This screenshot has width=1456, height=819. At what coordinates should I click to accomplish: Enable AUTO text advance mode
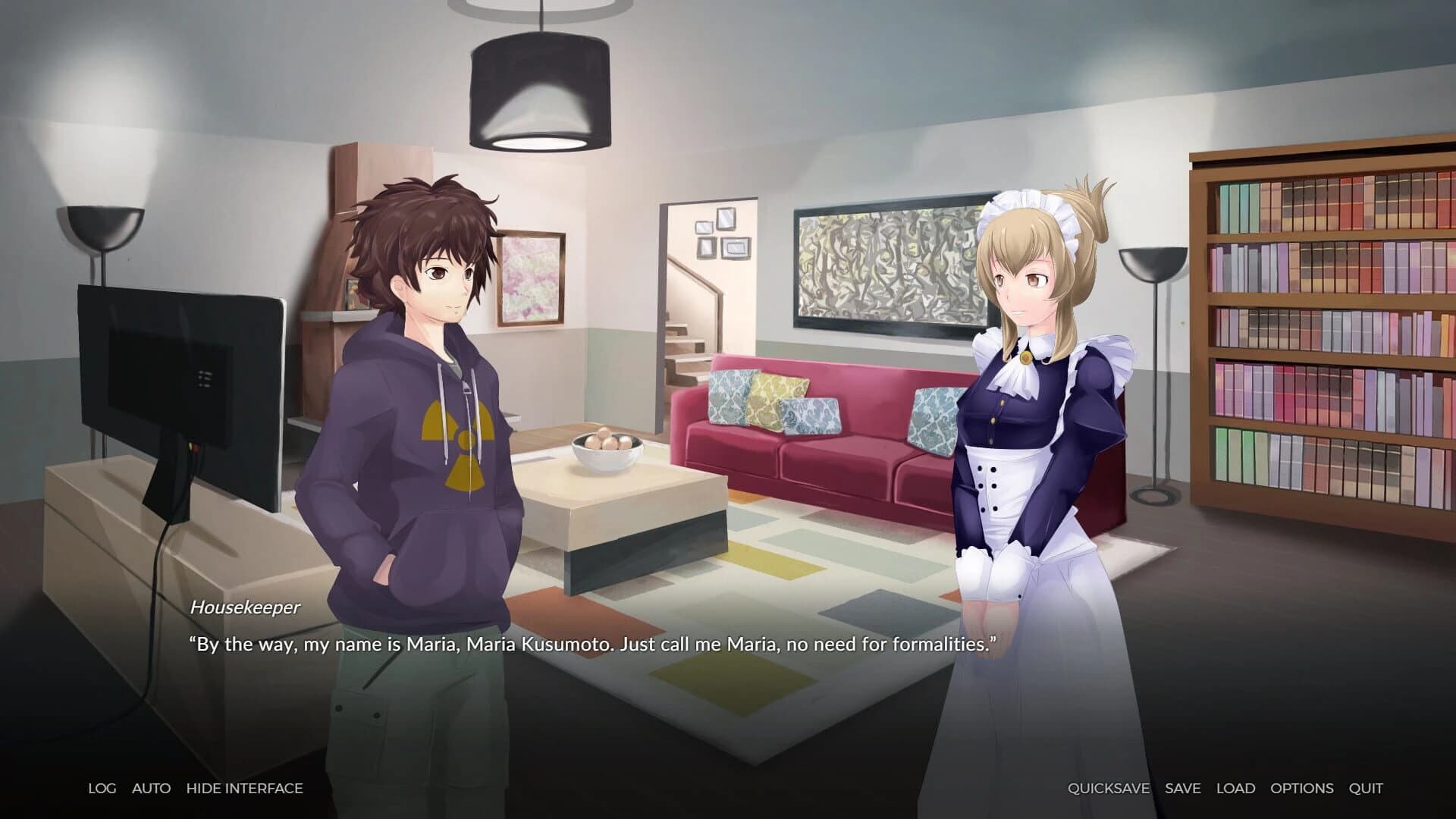point(151,788)
